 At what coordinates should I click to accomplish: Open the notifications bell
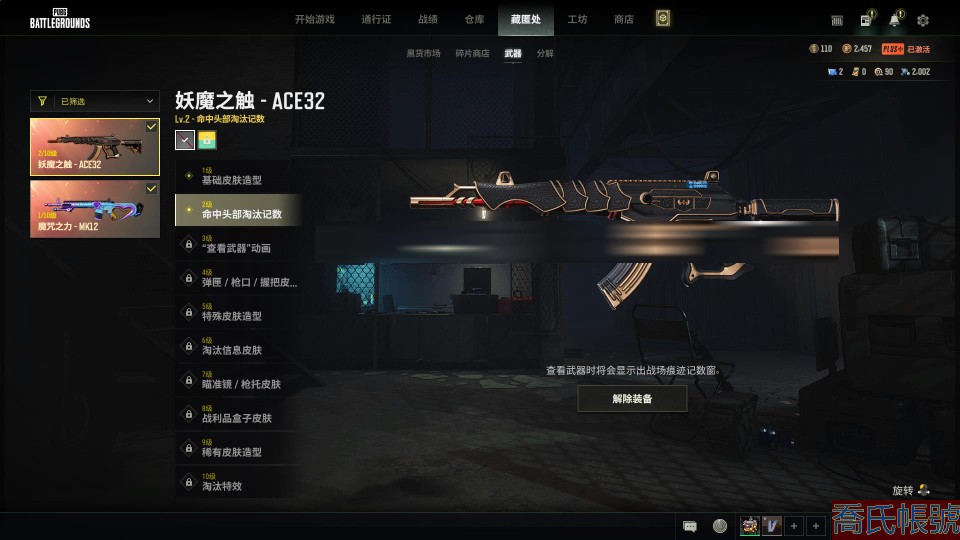coord(894,20)
